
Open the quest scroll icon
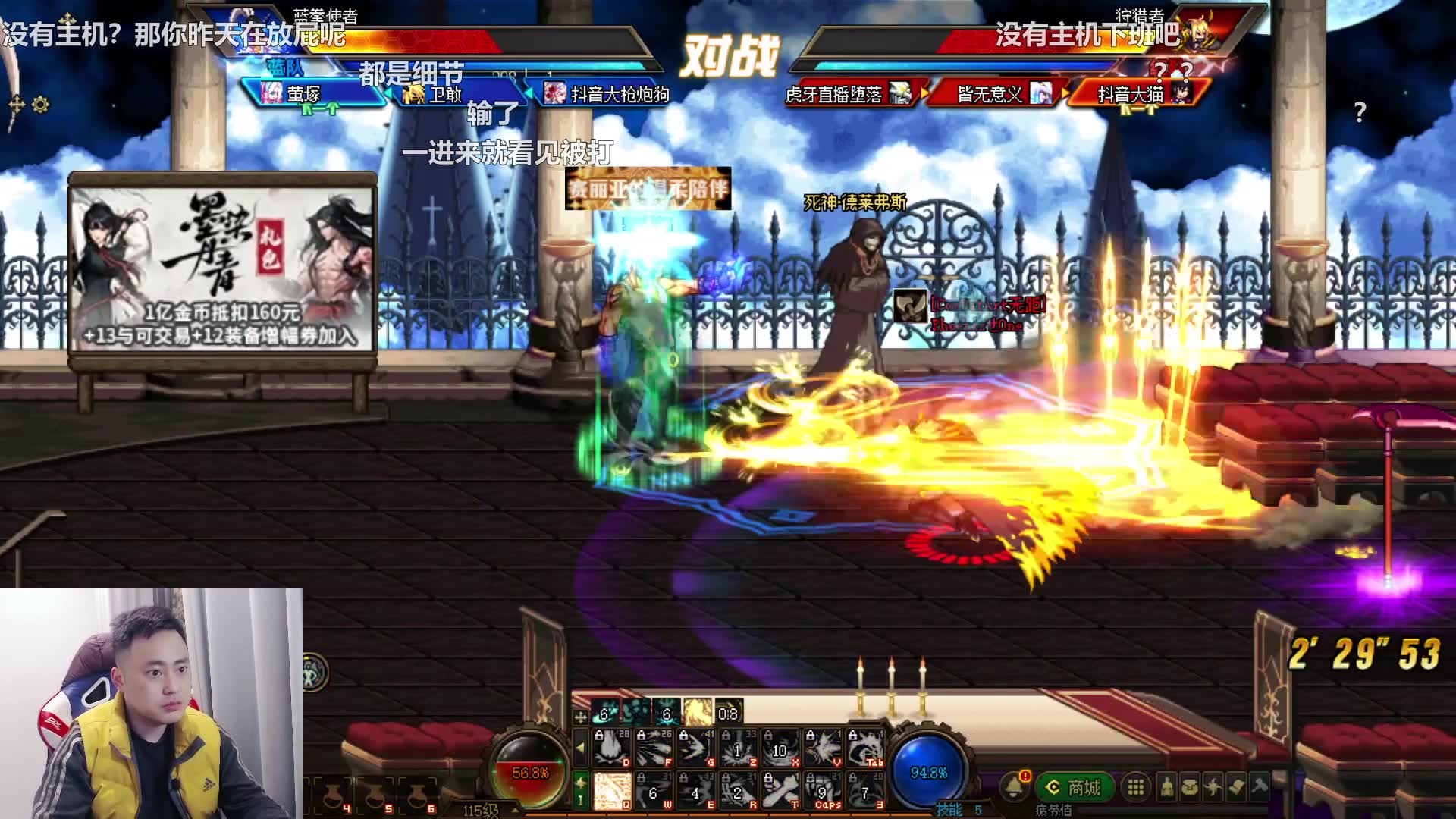coord(1236,788)
